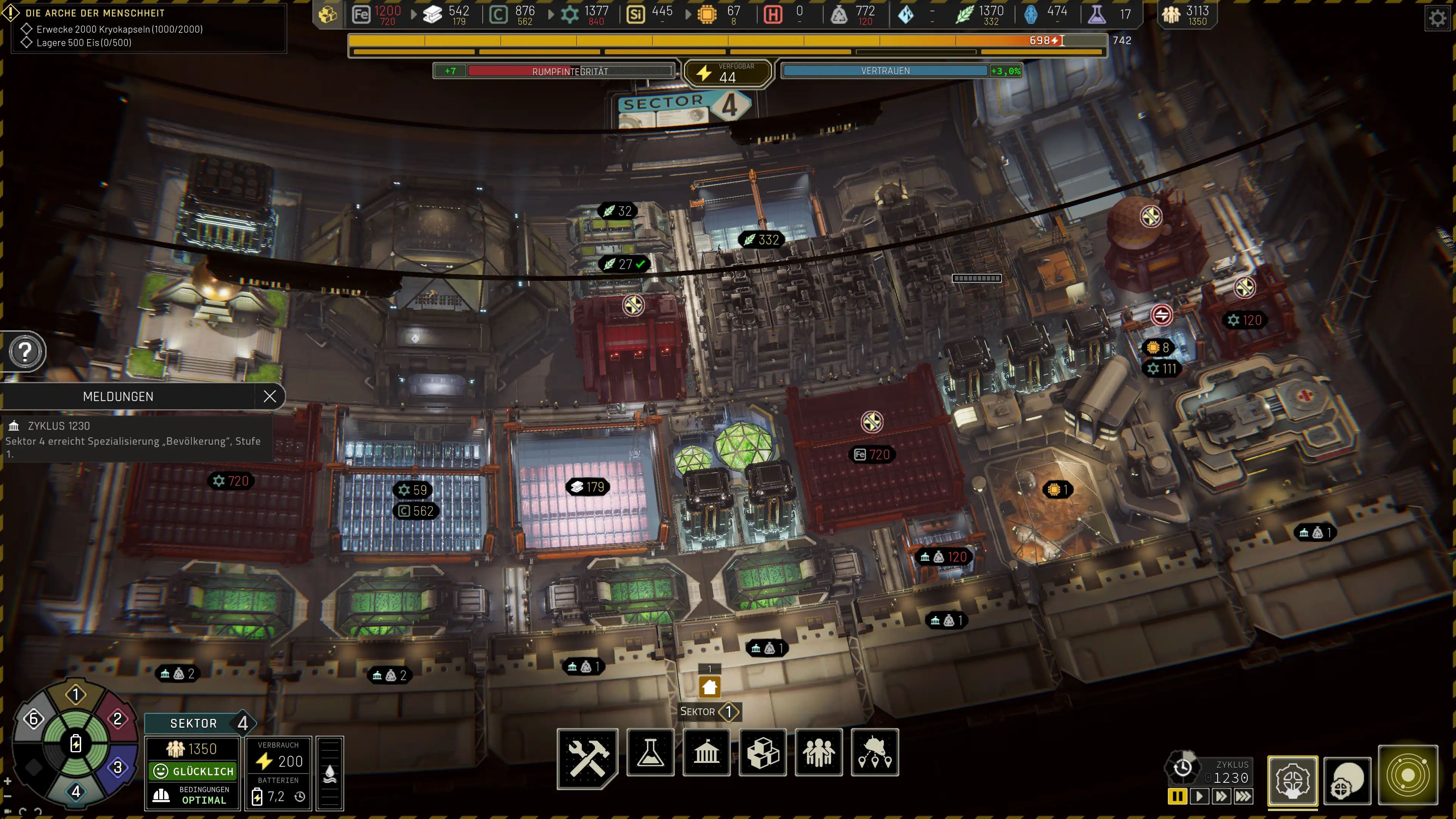Open the build menu with hammer and wrench
The width and height of the screenshot is (1456, 819).
[x=587, y=756]
